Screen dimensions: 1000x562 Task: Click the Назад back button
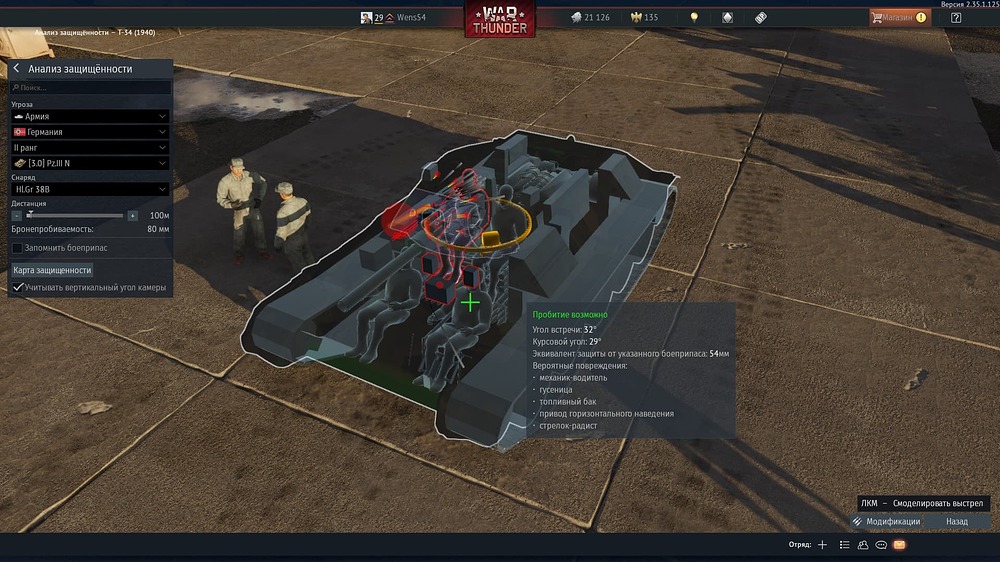(957, 521)
